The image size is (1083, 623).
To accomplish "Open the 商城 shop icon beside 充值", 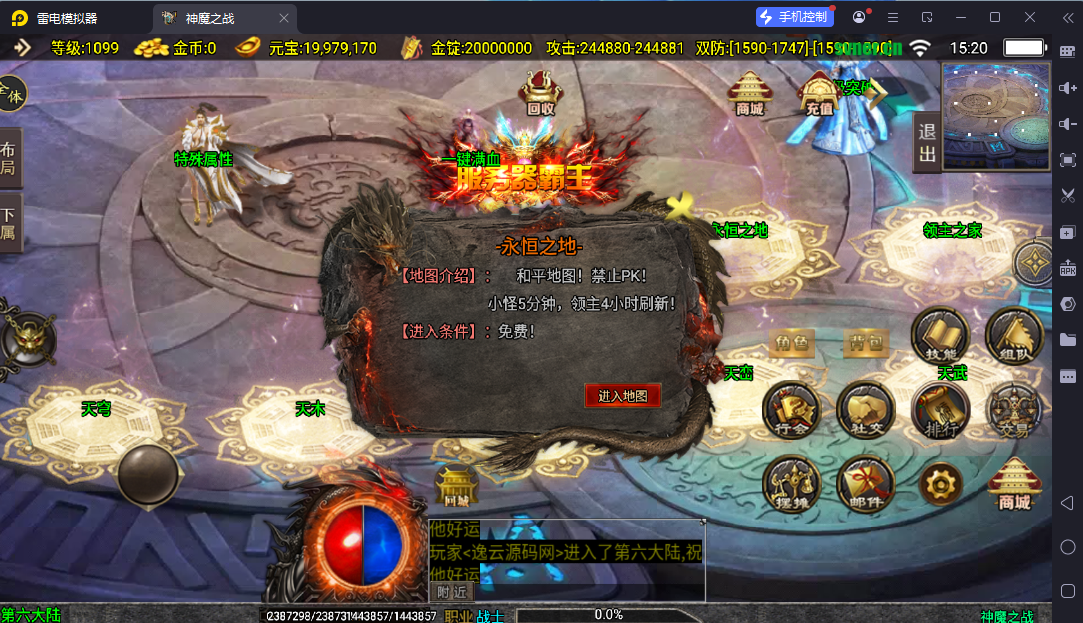I will pos(749,94).
